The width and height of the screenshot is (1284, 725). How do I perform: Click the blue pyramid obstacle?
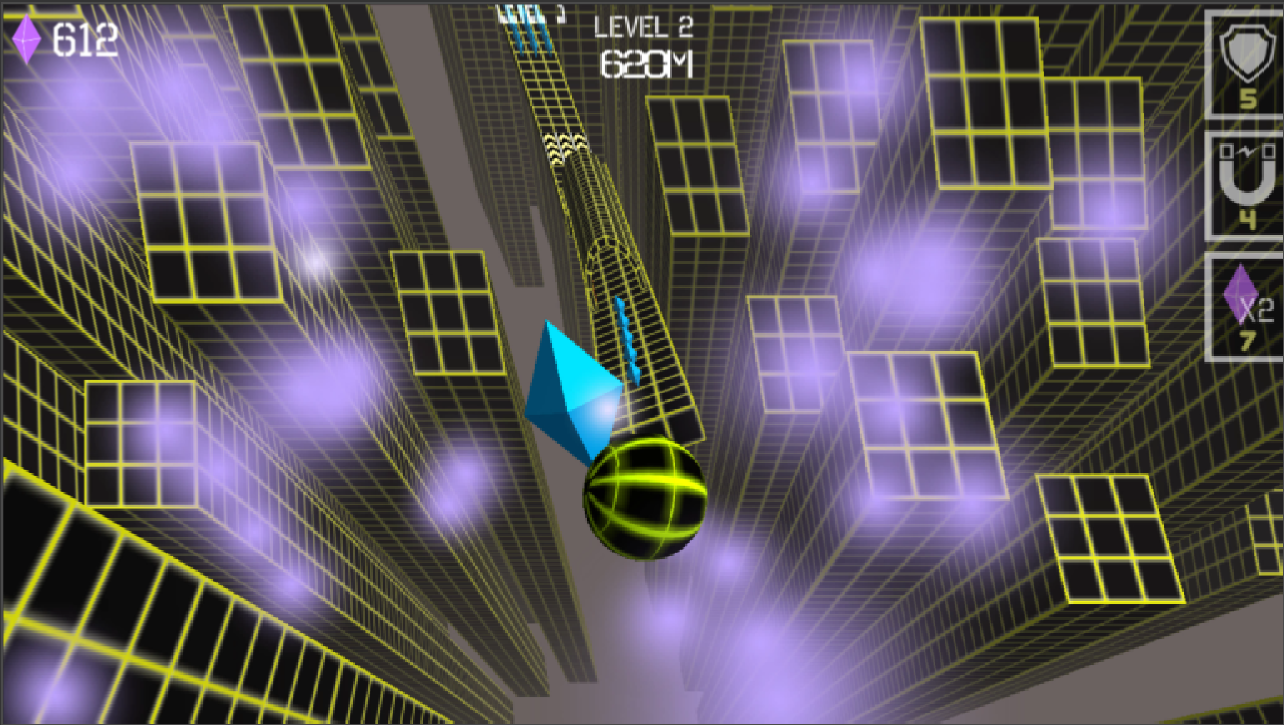pyautogui.click(x=572, y=390)
